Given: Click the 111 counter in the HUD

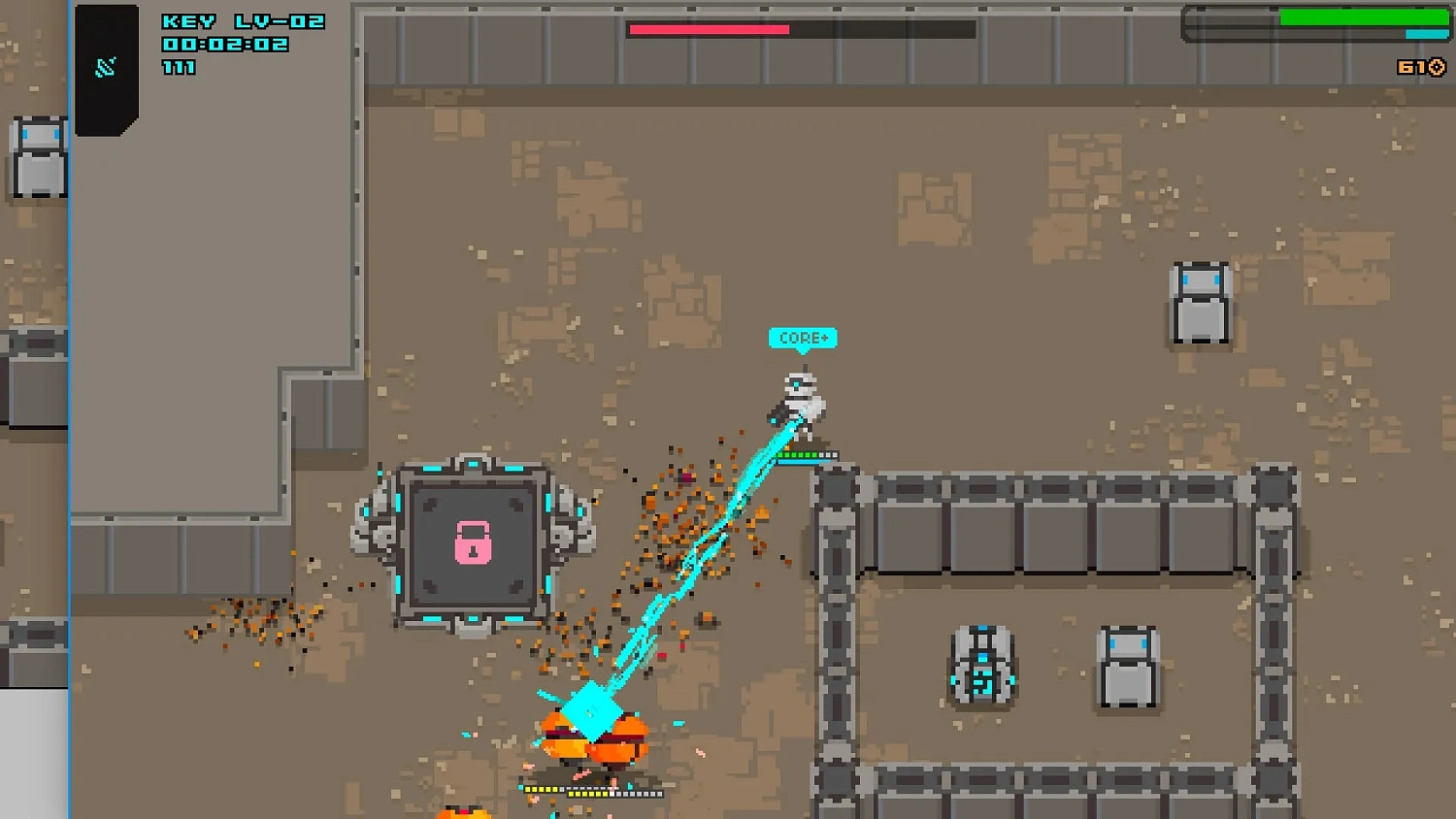Looking at the screenshot, I should tap(179, 67).
